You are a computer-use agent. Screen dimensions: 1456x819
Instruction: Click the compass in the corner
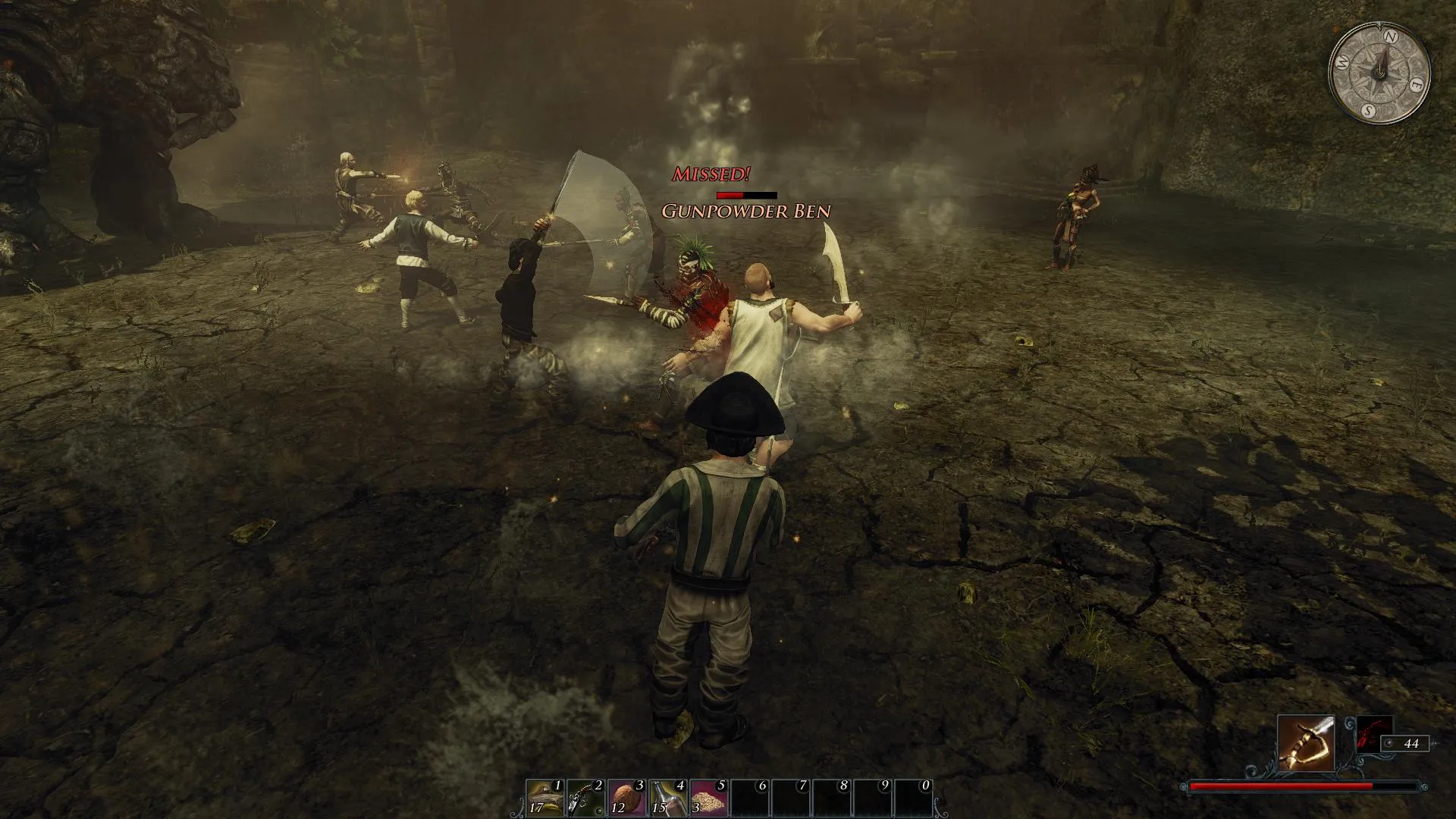pos(1379,73)
